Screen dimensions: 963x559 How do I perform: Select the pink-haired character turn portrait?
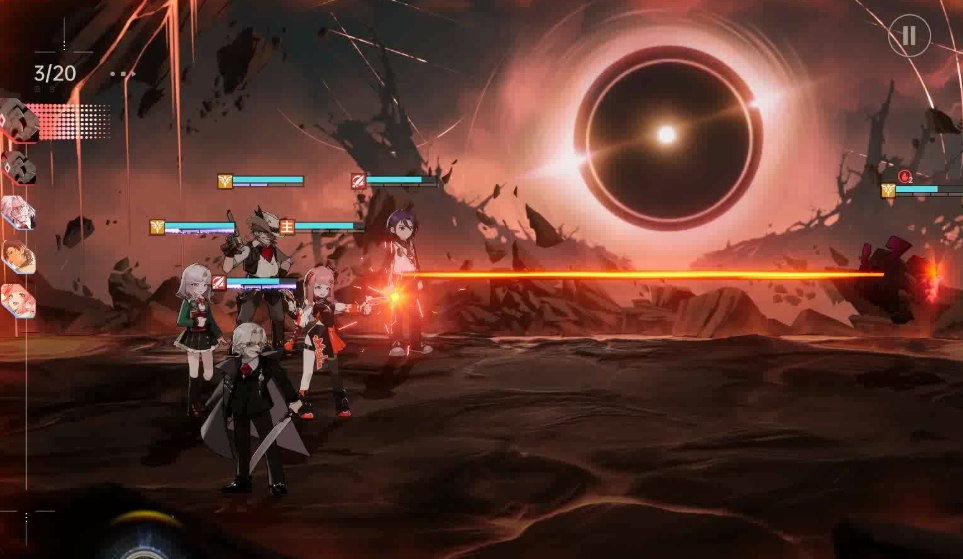(18, 299)
